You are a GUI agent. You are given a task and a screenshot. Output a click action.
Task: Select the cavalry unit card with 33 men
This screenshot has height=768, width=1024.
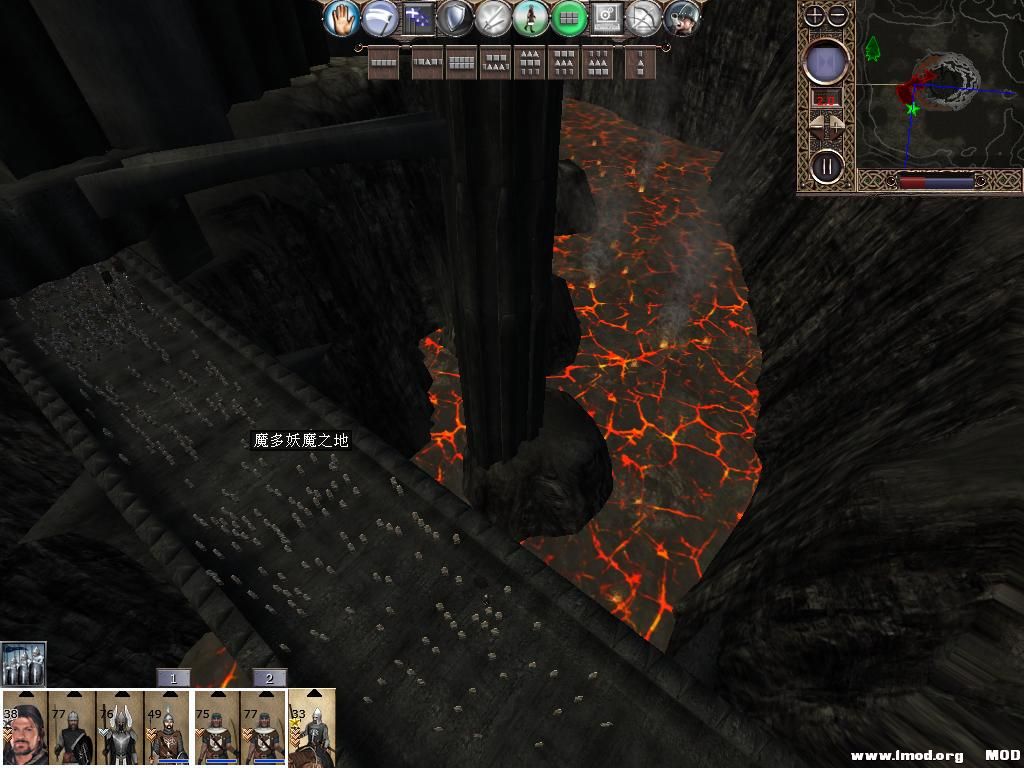312,728
